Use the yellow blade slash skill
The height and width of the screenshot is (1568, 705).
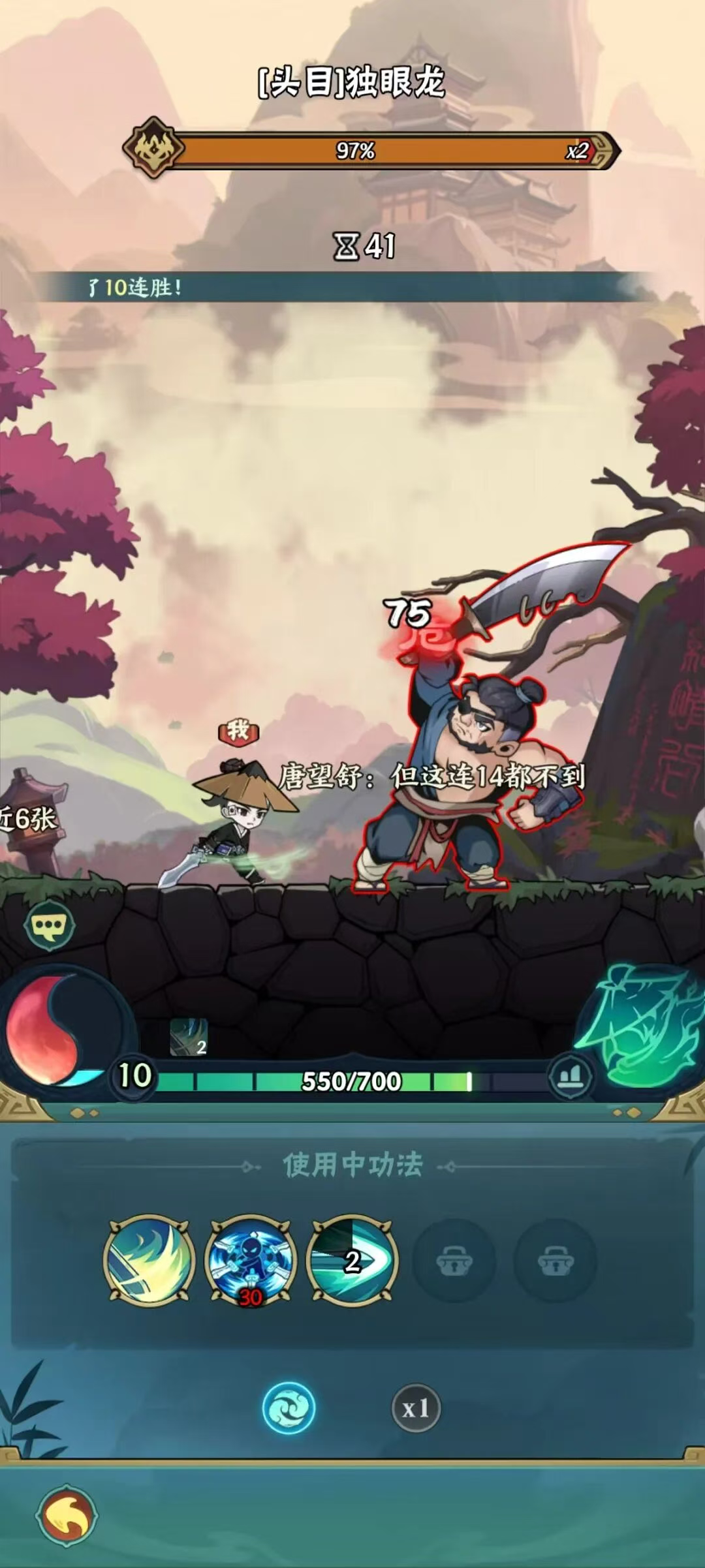(149, 1260)
